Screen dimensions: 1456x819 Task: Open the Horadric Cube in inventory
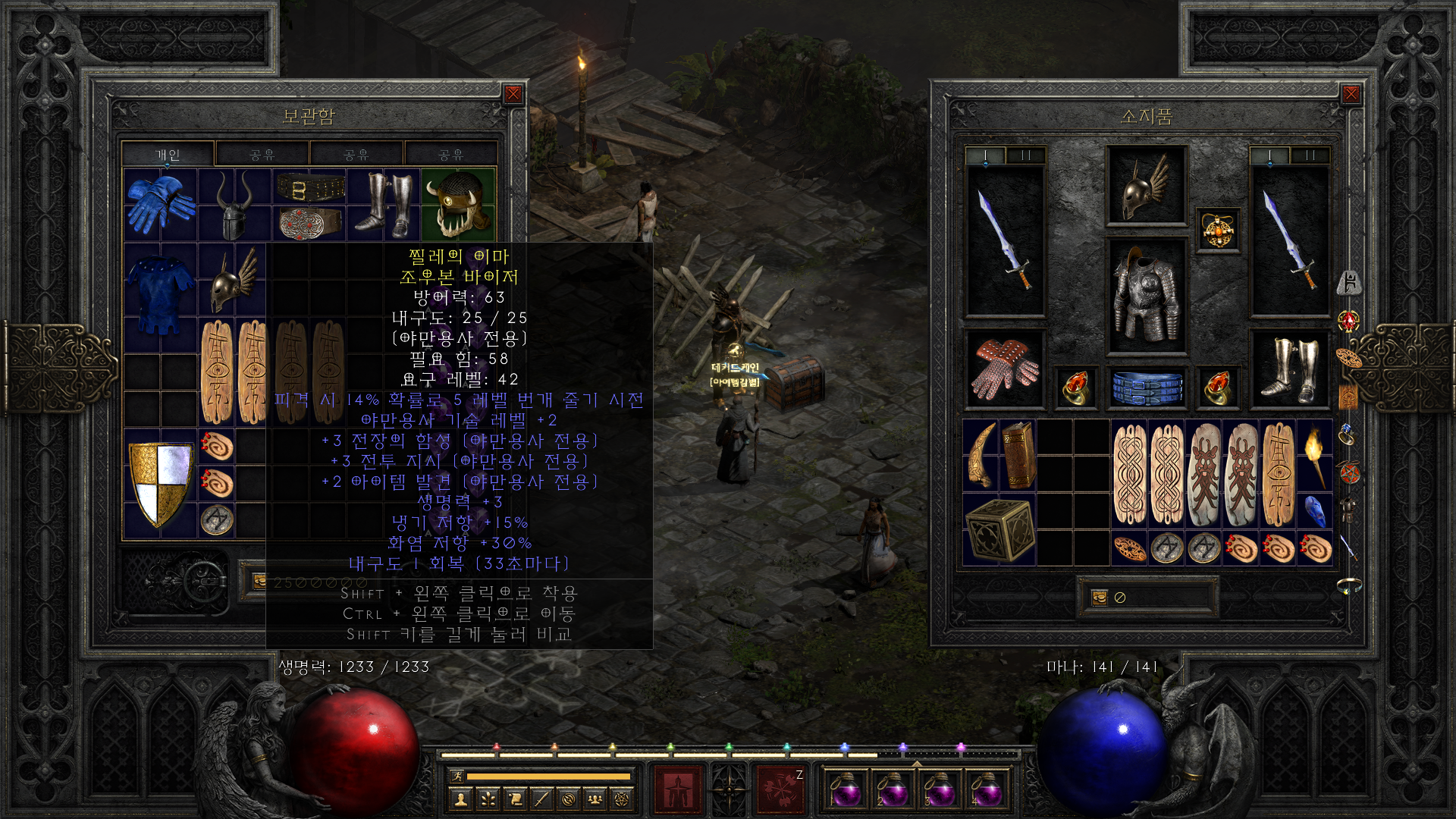[999, 529]
